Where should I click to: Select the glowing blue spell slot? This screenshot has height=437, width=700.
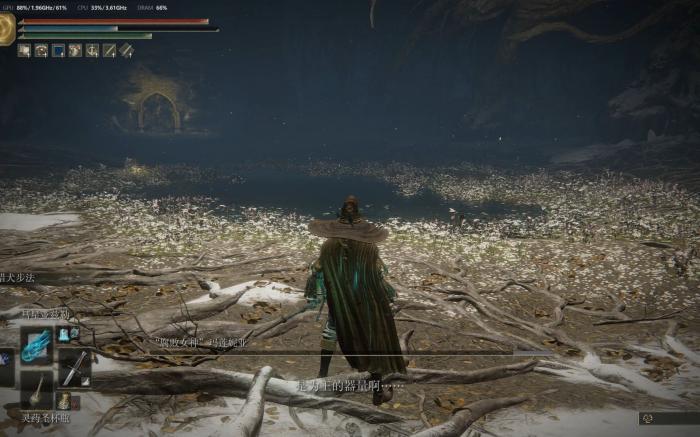click(x=37, y=346)
